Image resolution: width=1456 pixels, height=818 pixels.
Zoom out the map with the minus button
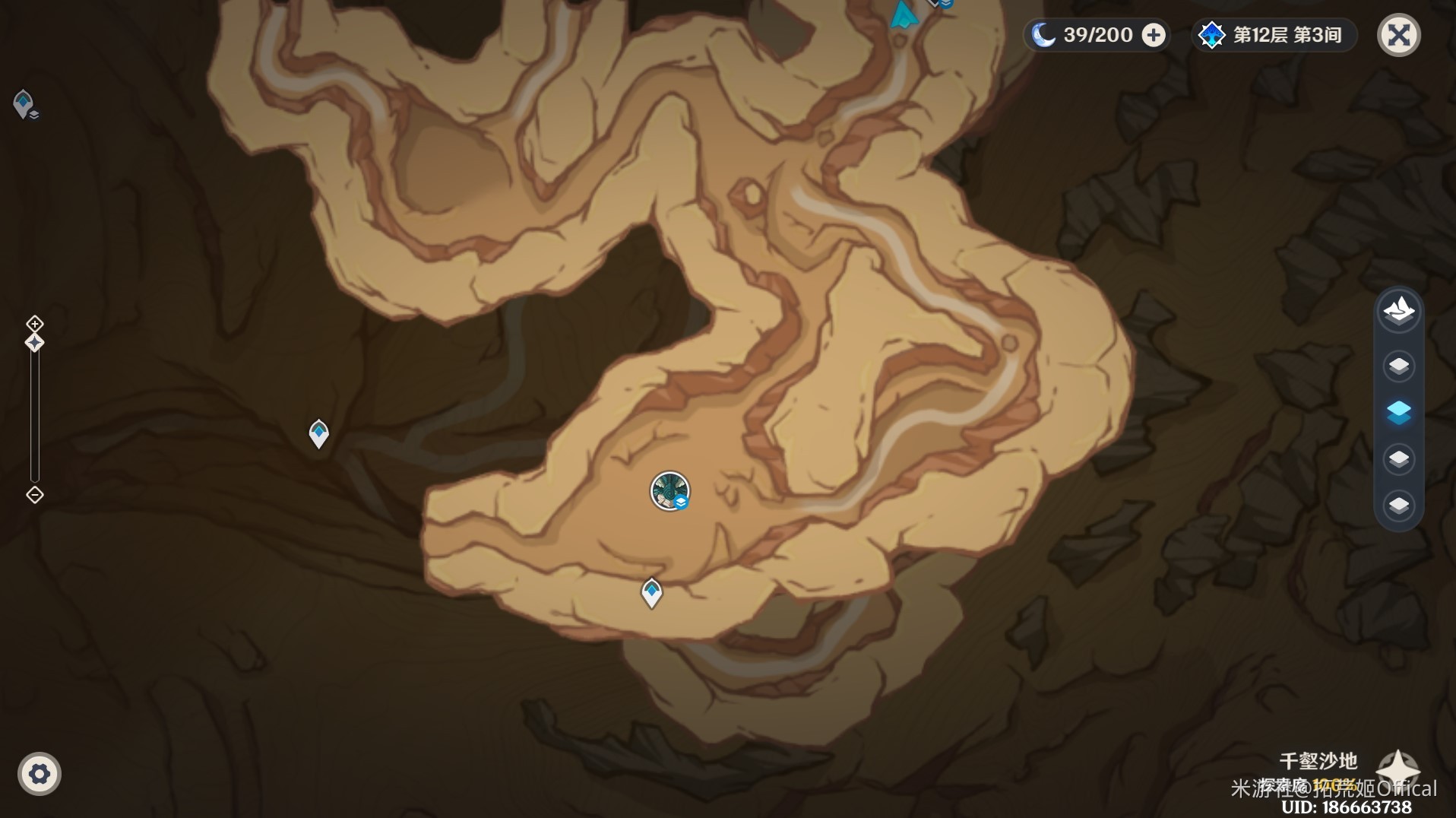(35, 495)
